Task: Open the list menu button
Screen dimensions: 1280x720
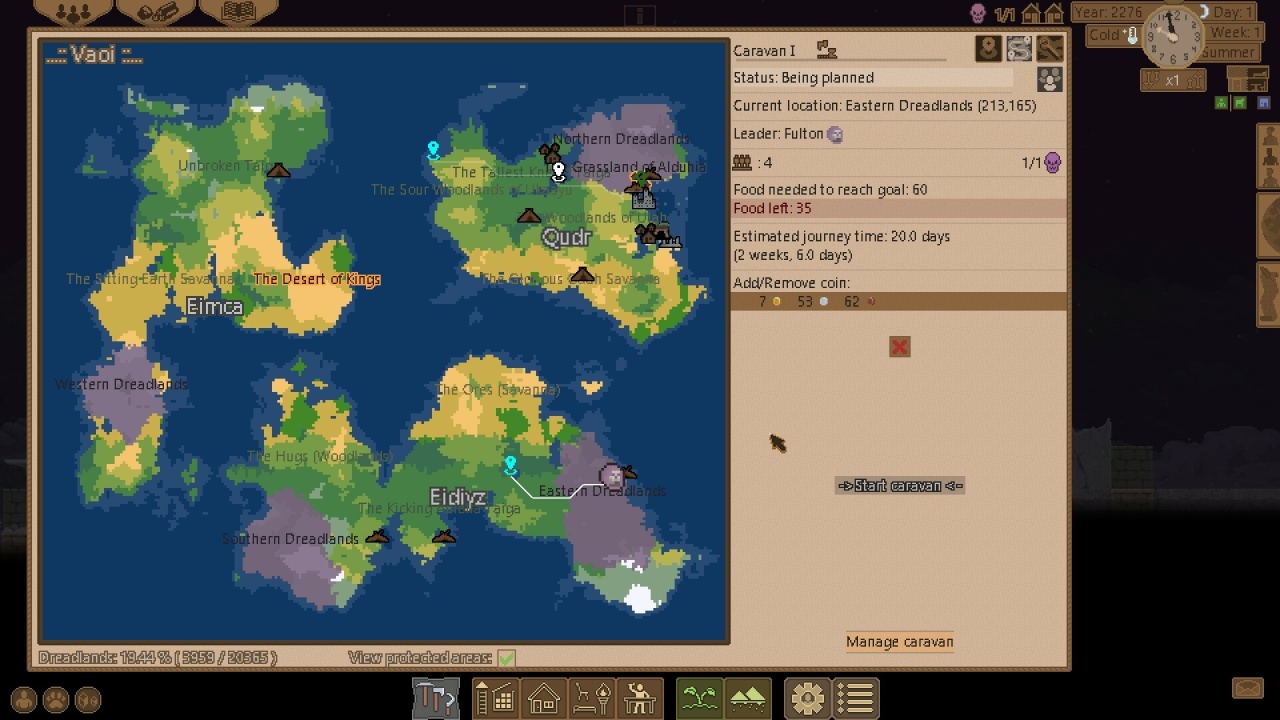Action: coord(856,697)
